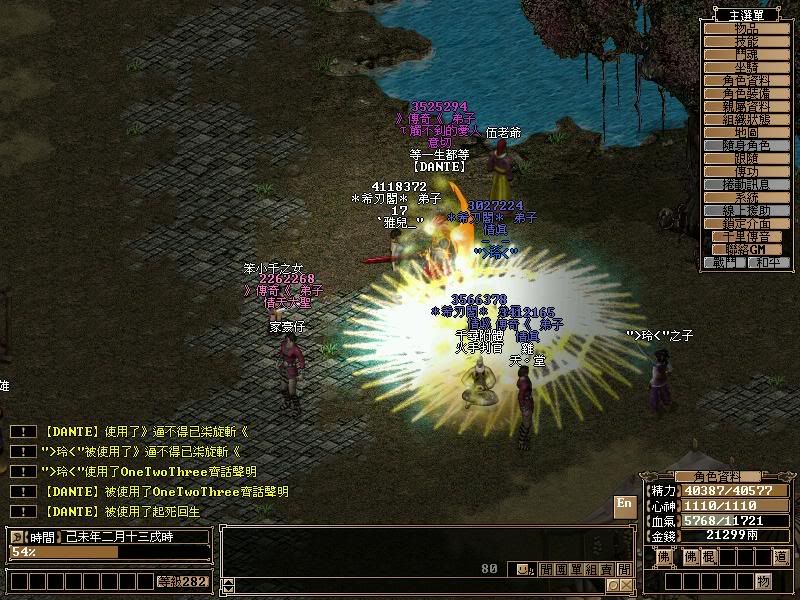Switch to 戰鬥 (Combat) mode

pyautogui.click(x=725, y=262)
